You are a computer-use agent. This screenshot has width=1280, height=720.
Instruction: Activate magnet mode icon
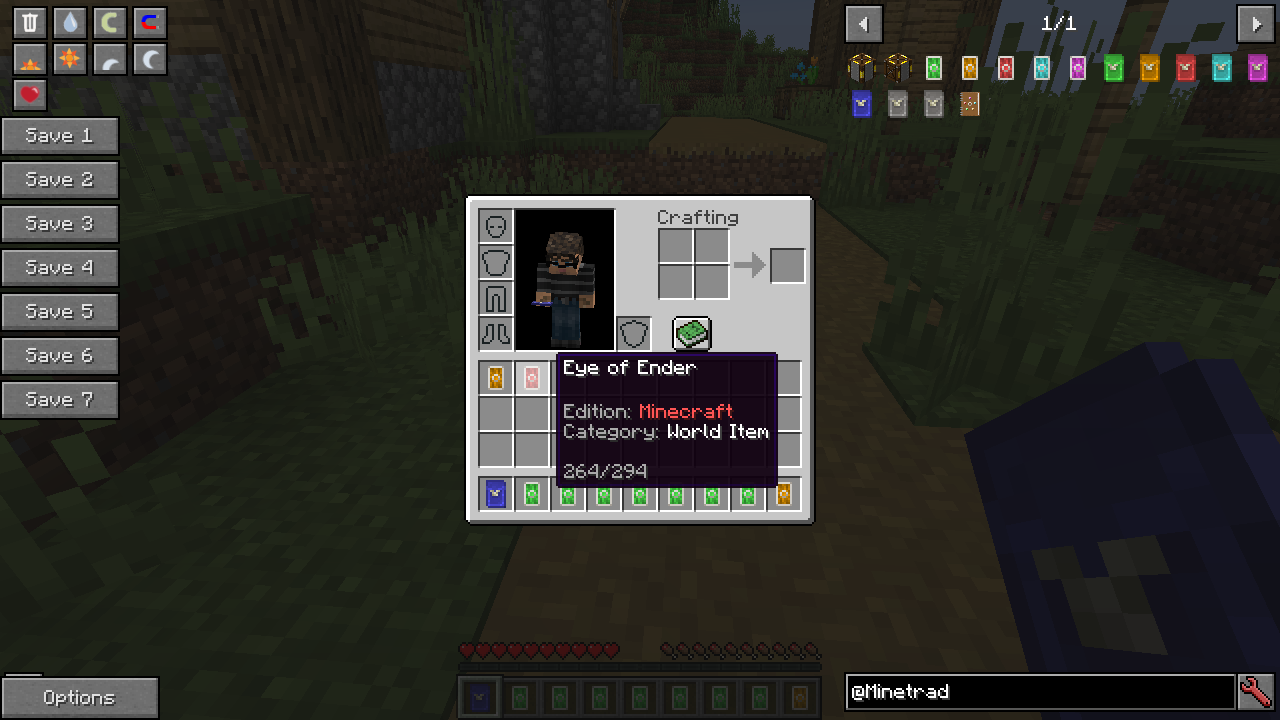pos(149,22)
